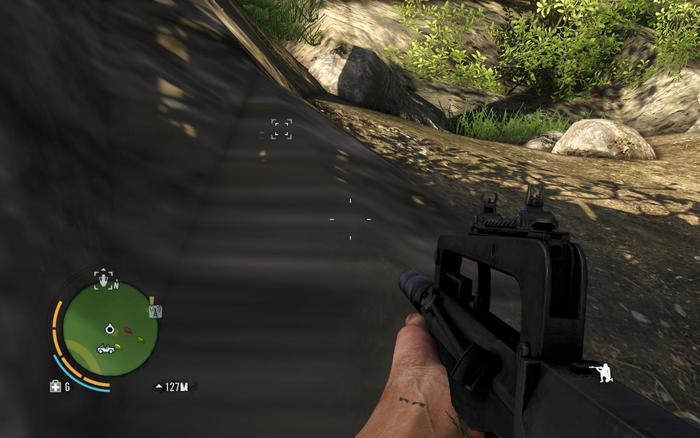Viewport: 700px width, 438px height.
Task: Click the crouching soldier stance icon
Action: click(x=604, y=372)
